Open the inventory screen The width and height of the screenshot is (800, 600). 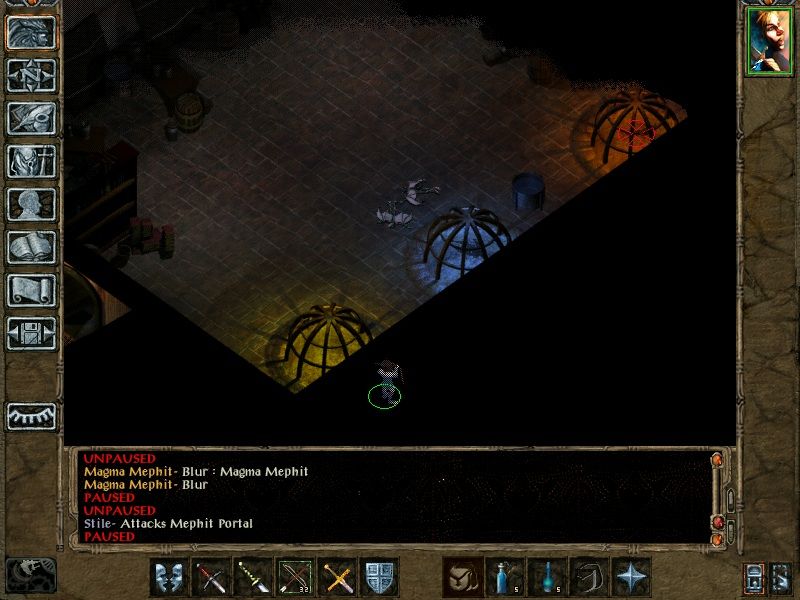31,161
